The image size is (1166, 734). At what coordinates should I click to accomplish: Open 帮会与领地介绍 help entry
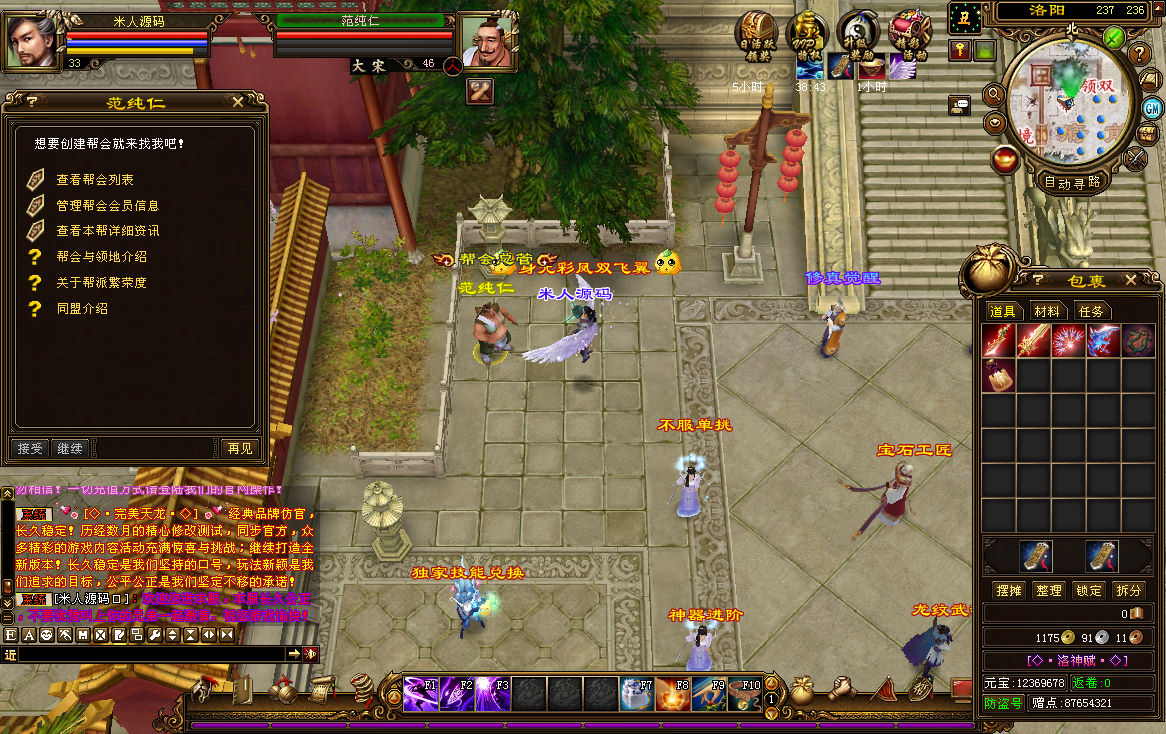pyautogui.click(x=101, y=257)
